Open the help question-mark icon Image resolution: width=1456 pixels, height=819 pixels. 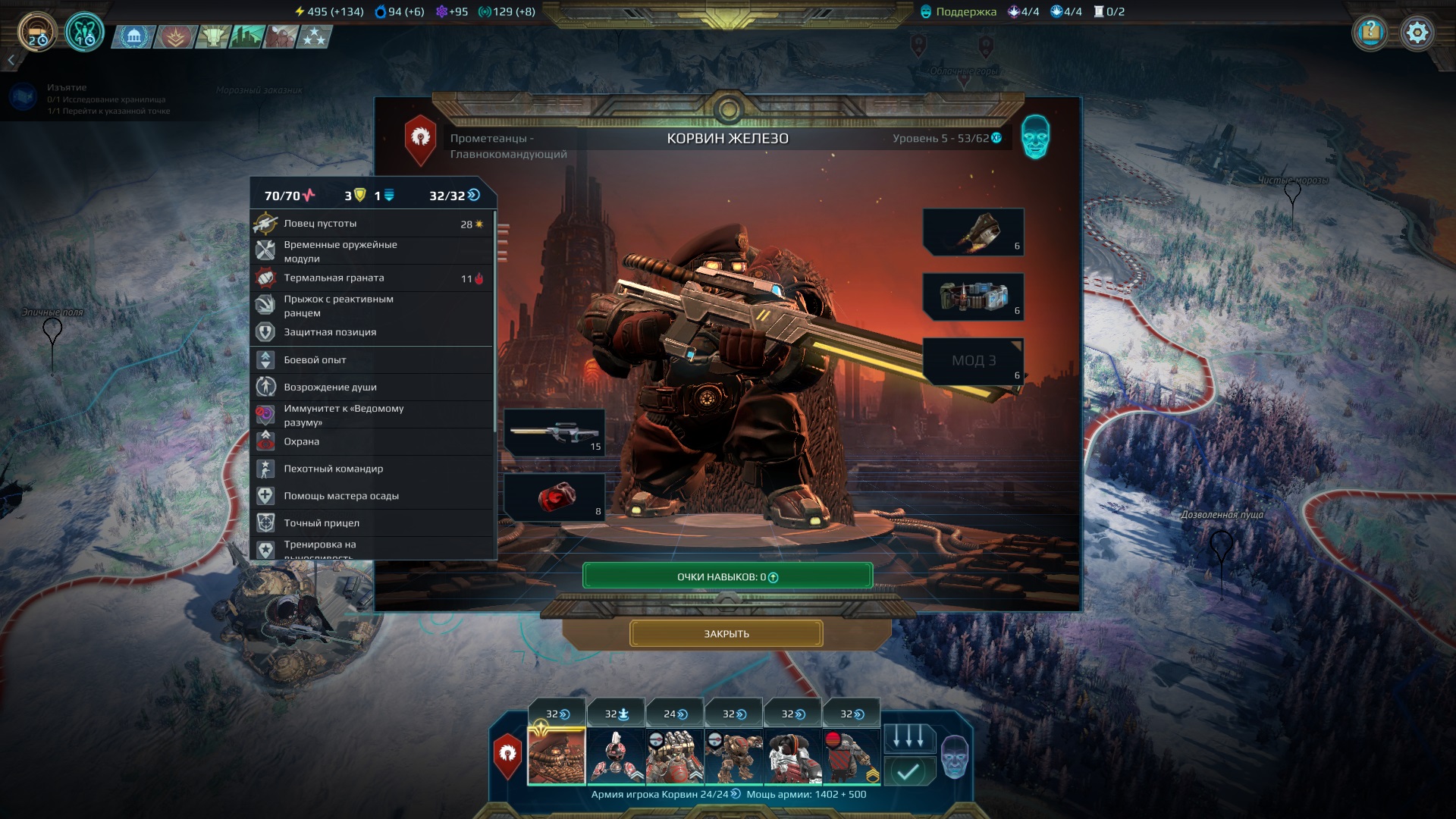pyautogui.click(x=1370, y=33)
